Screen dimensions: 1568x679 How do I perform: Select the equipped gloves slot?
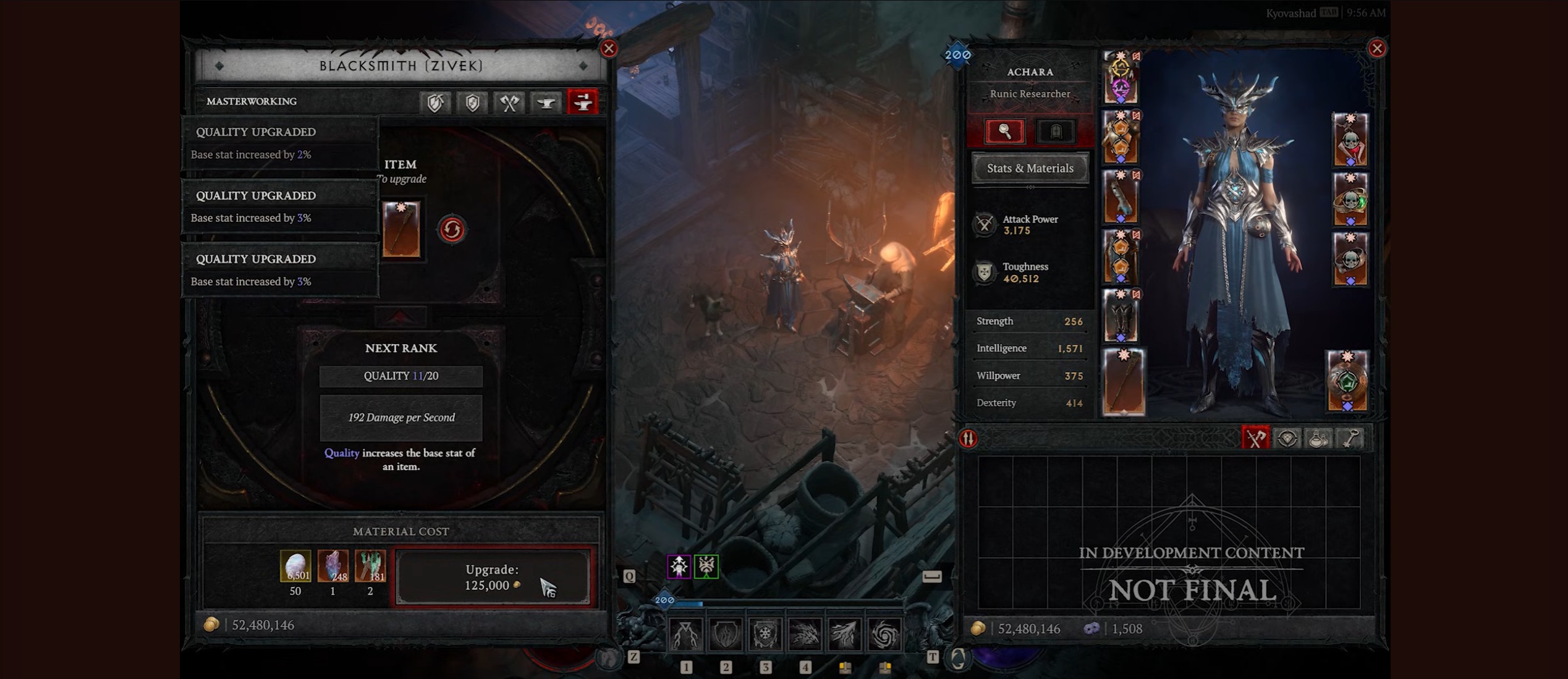[x=1120, y=197]
